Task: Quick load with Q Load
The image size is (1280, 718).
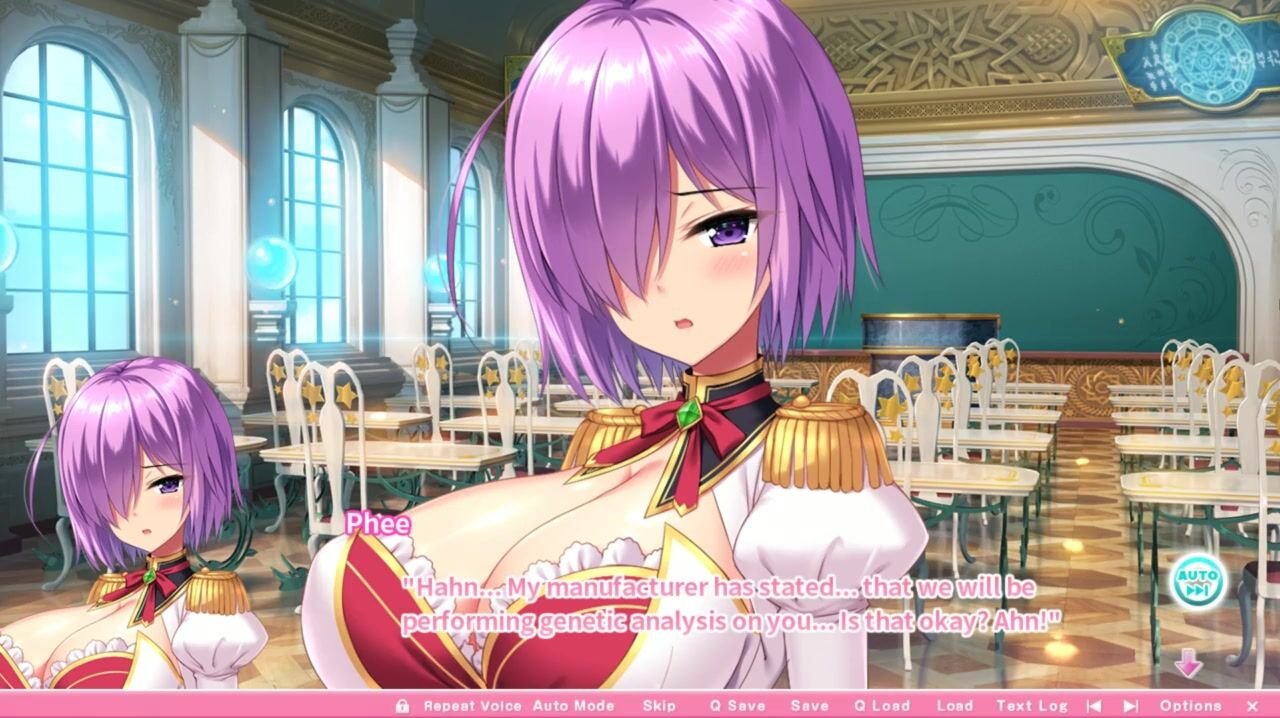Action: coord(881,706)
